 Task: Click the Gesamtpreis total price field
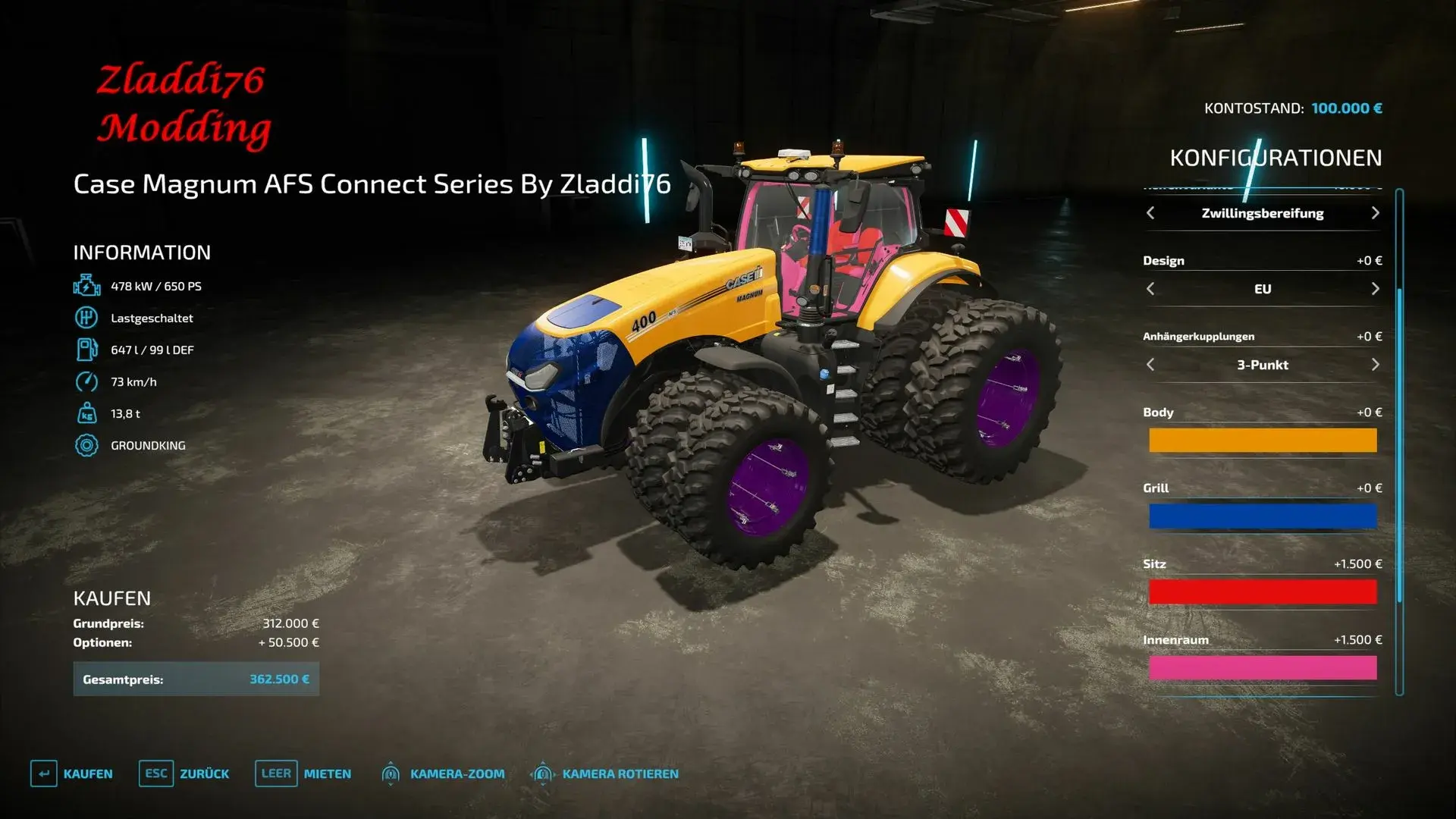tap(196, 679)
